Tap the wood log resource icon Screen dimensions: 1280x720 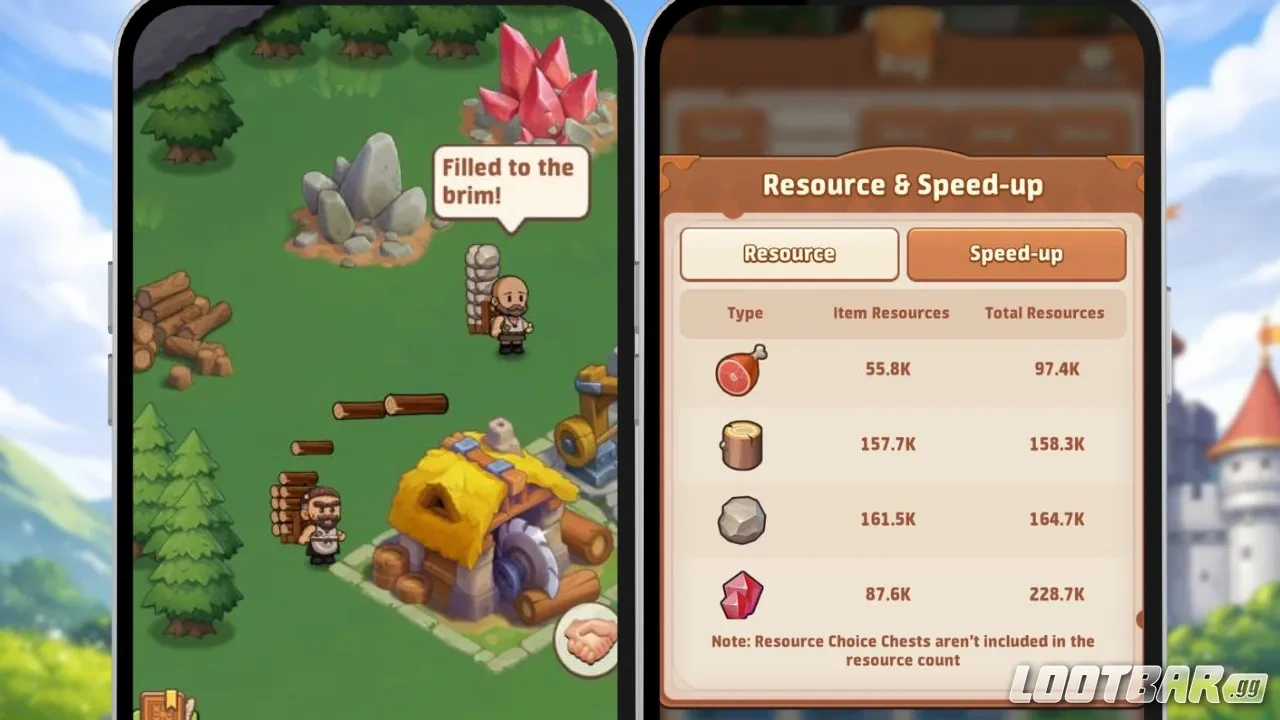coord(740,444)
